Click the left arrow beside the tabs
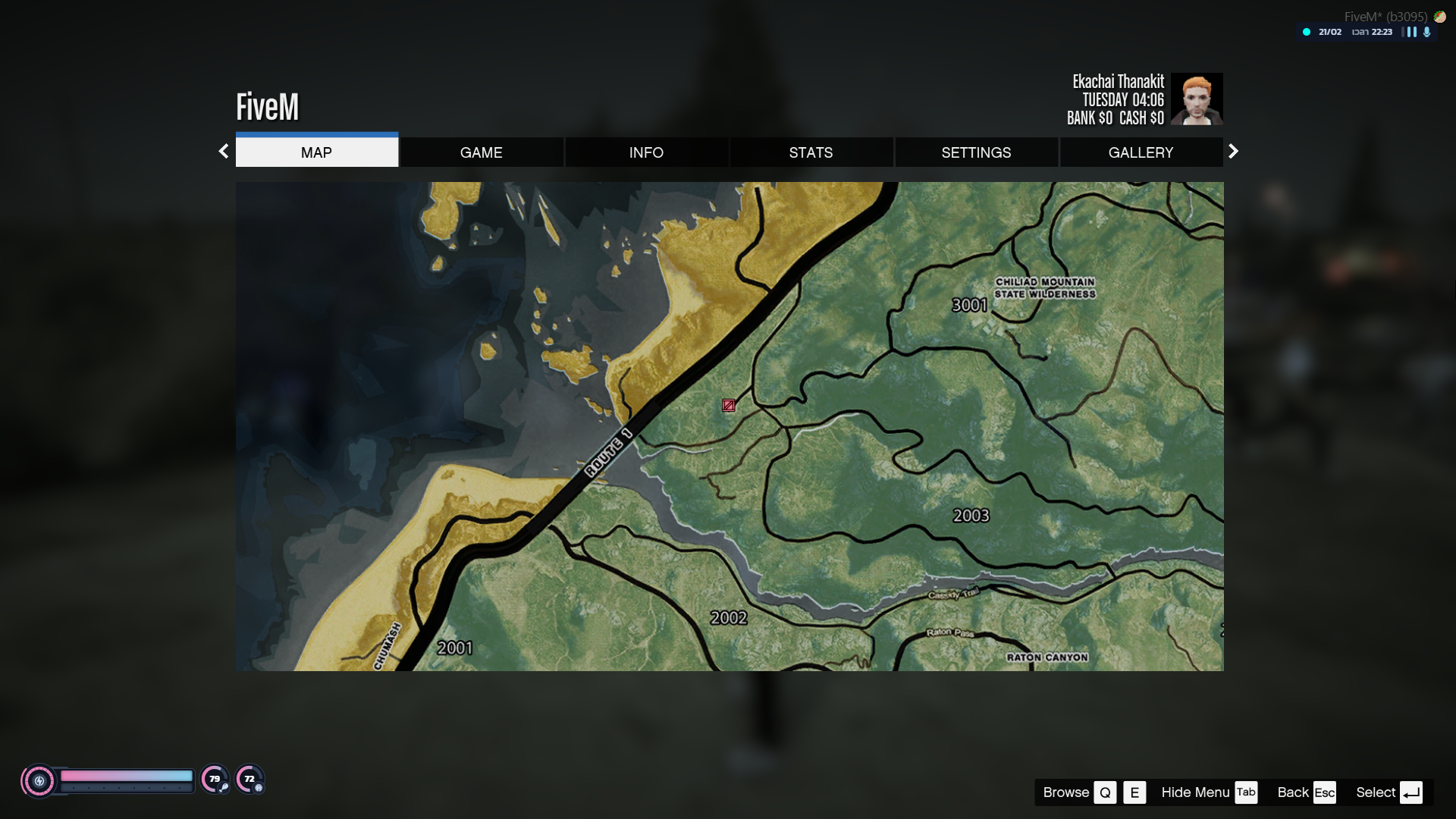Viewport: 1456px width, 819px height. click(224, 152)
